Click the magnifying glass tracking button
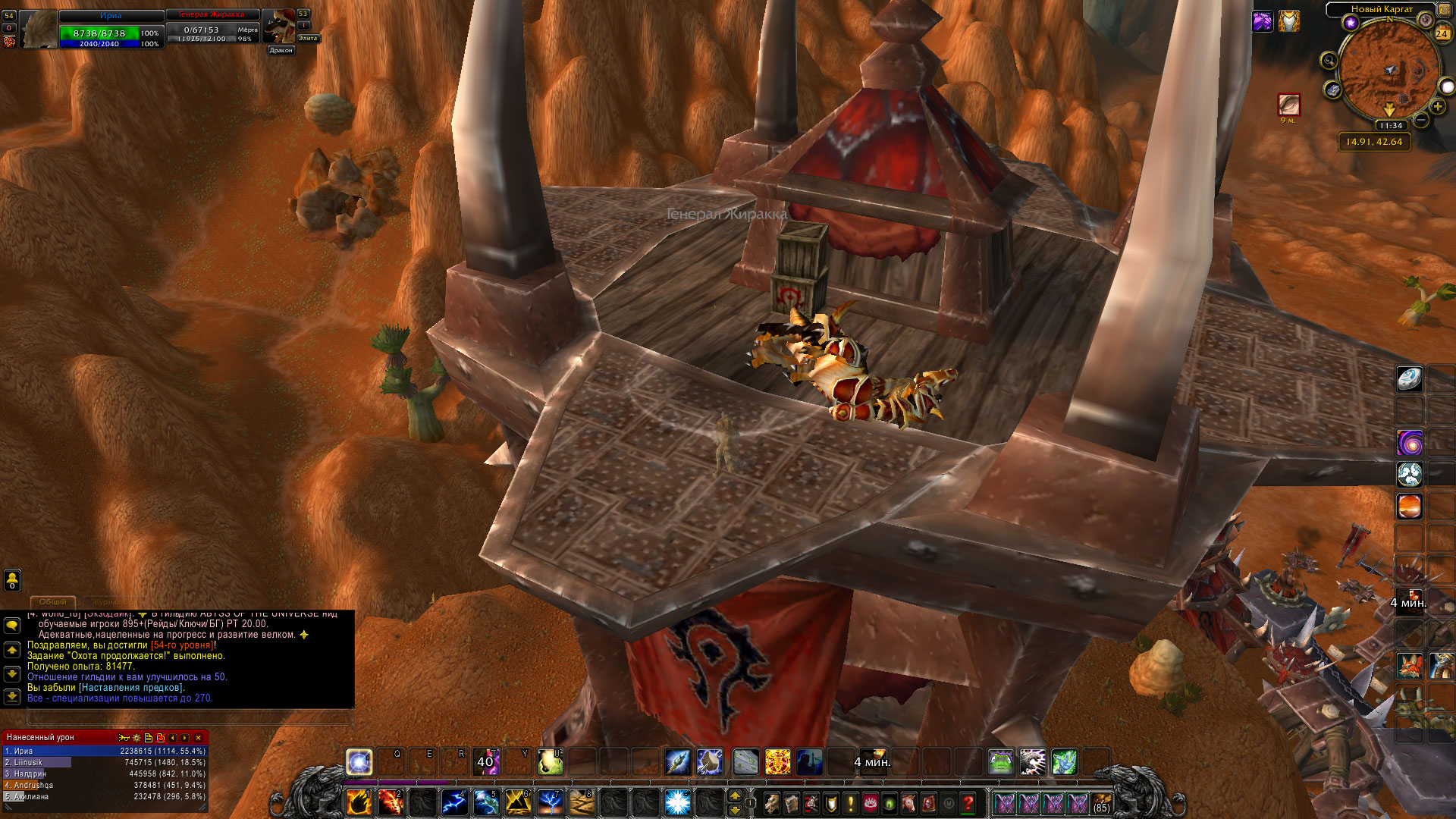Screen dimensions: 1456x819 click(x=1329, y=61)
